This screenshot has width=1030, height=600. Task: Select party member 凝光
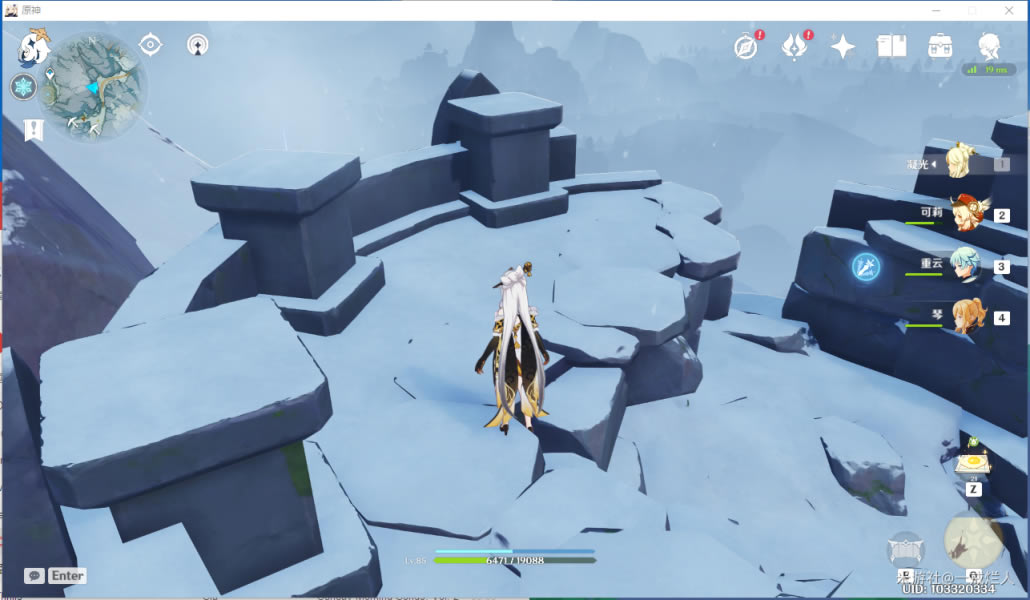(962, 162)
